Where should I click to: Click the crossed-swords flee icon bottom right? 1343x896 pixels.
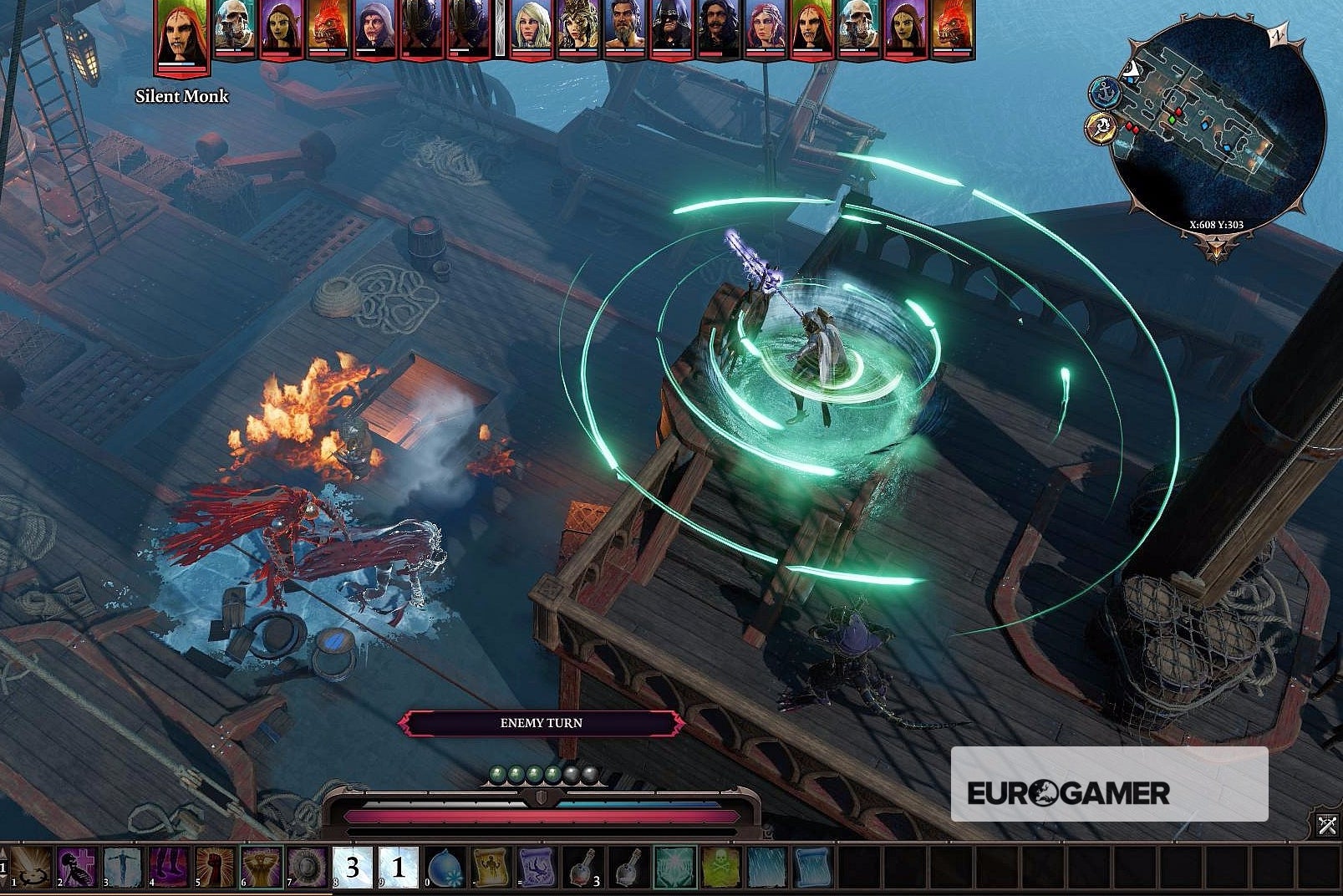[x=1327, y=826]
